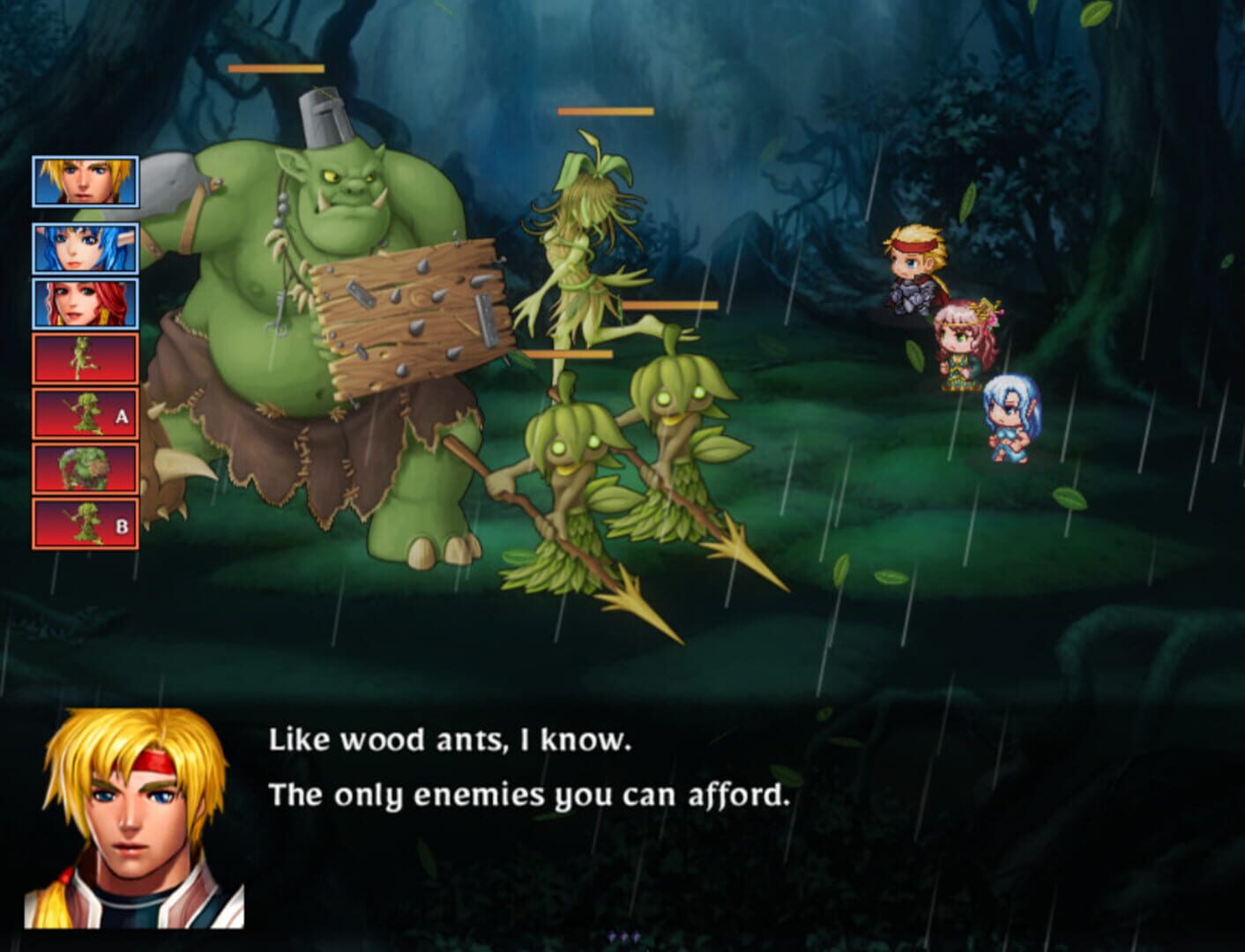Select the blond hero's portrait in the sidebar
1245x952 pixels.
85,181
